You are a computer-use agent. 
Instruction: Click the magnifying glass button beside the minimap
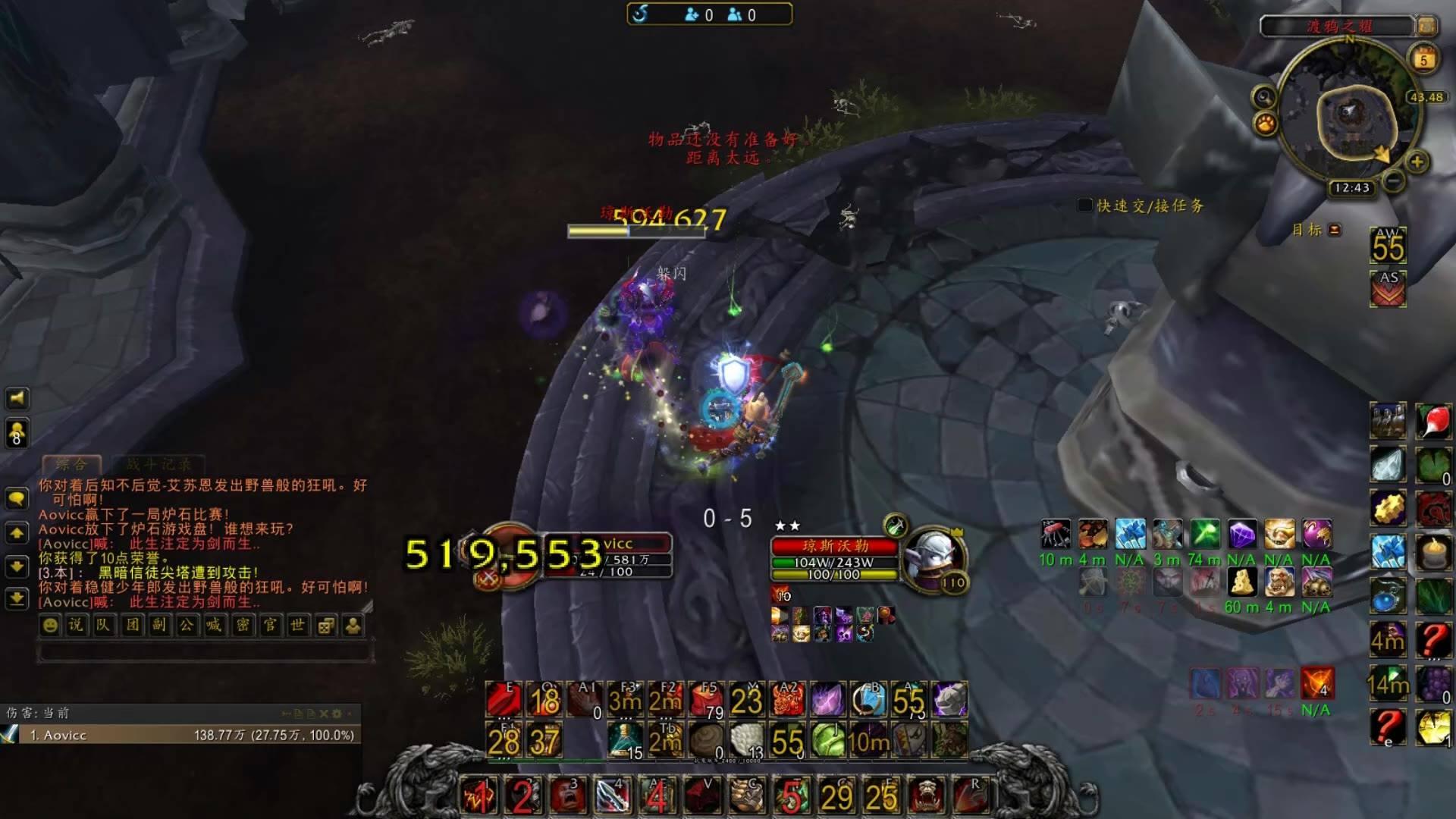(1264, 97)
